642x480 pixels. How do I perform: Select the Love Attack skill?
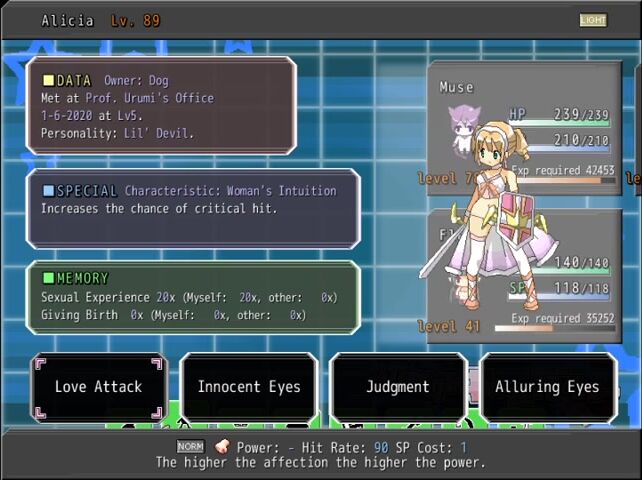pos(98,387)
